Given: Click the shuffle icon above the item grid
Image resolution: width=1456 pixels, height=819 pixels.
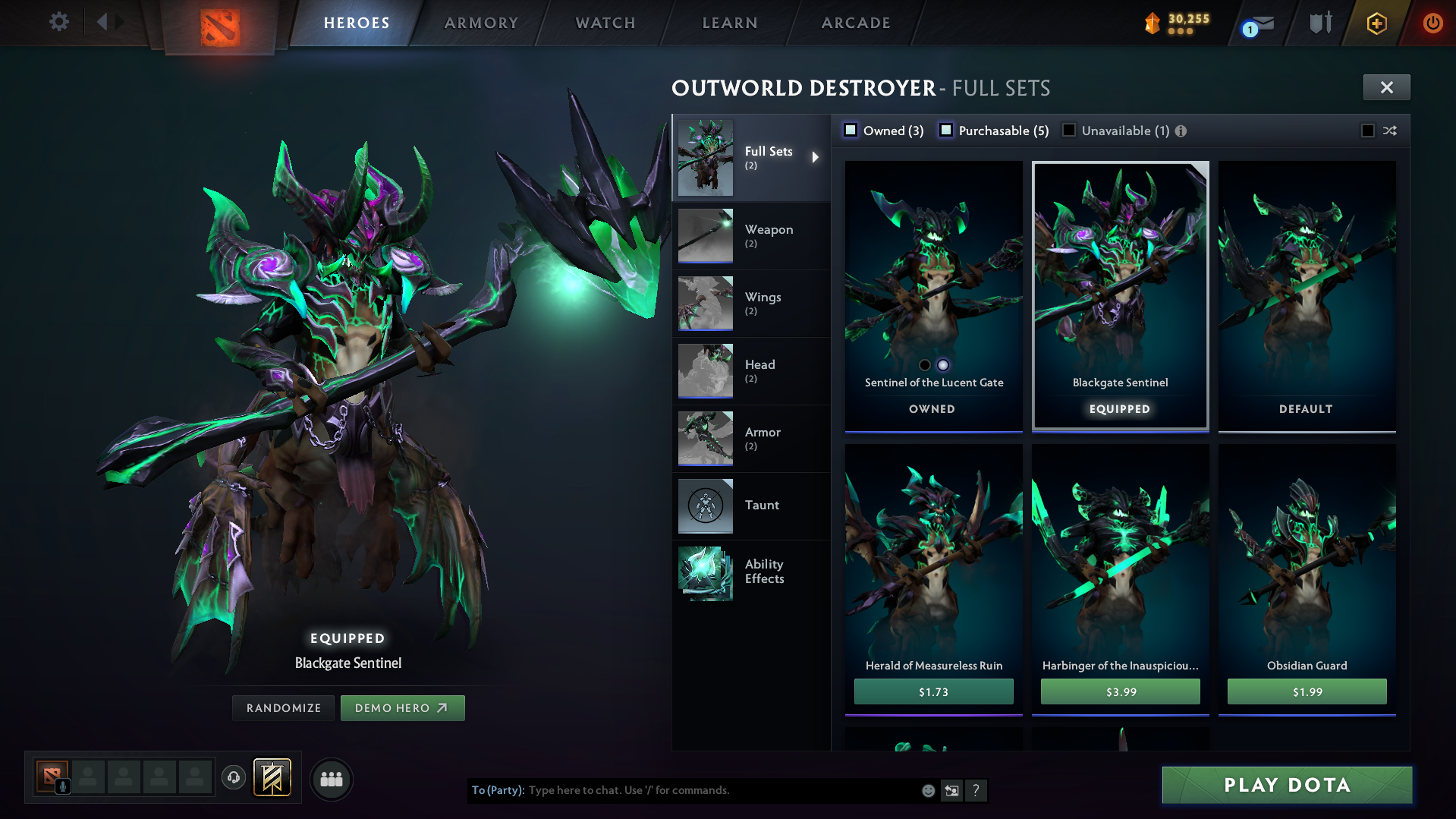Looking at the screenshot, I should point(1391,131).
